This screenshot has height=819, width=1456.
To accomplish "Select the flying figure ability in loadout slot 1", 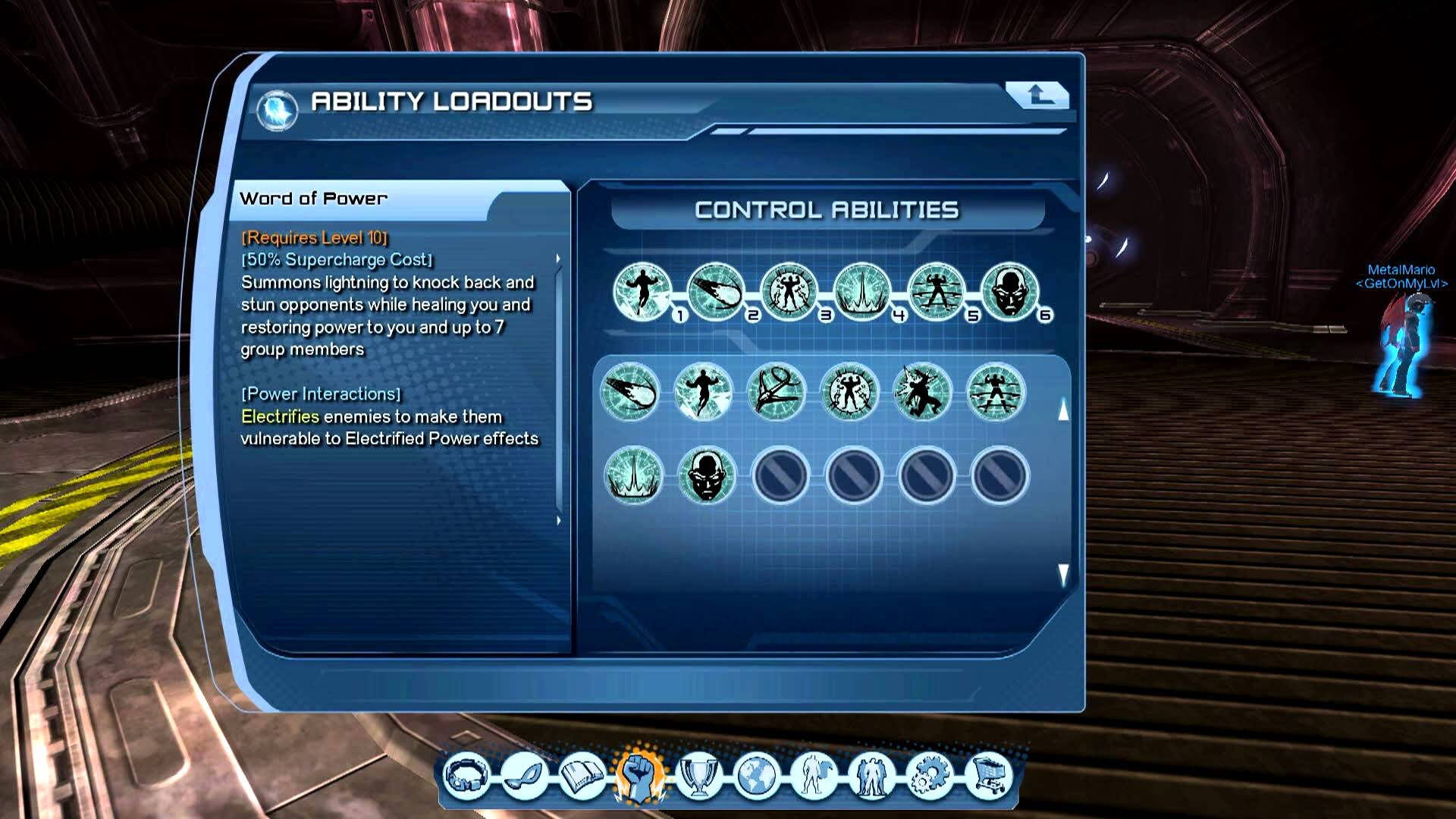I will coord(642,291).
